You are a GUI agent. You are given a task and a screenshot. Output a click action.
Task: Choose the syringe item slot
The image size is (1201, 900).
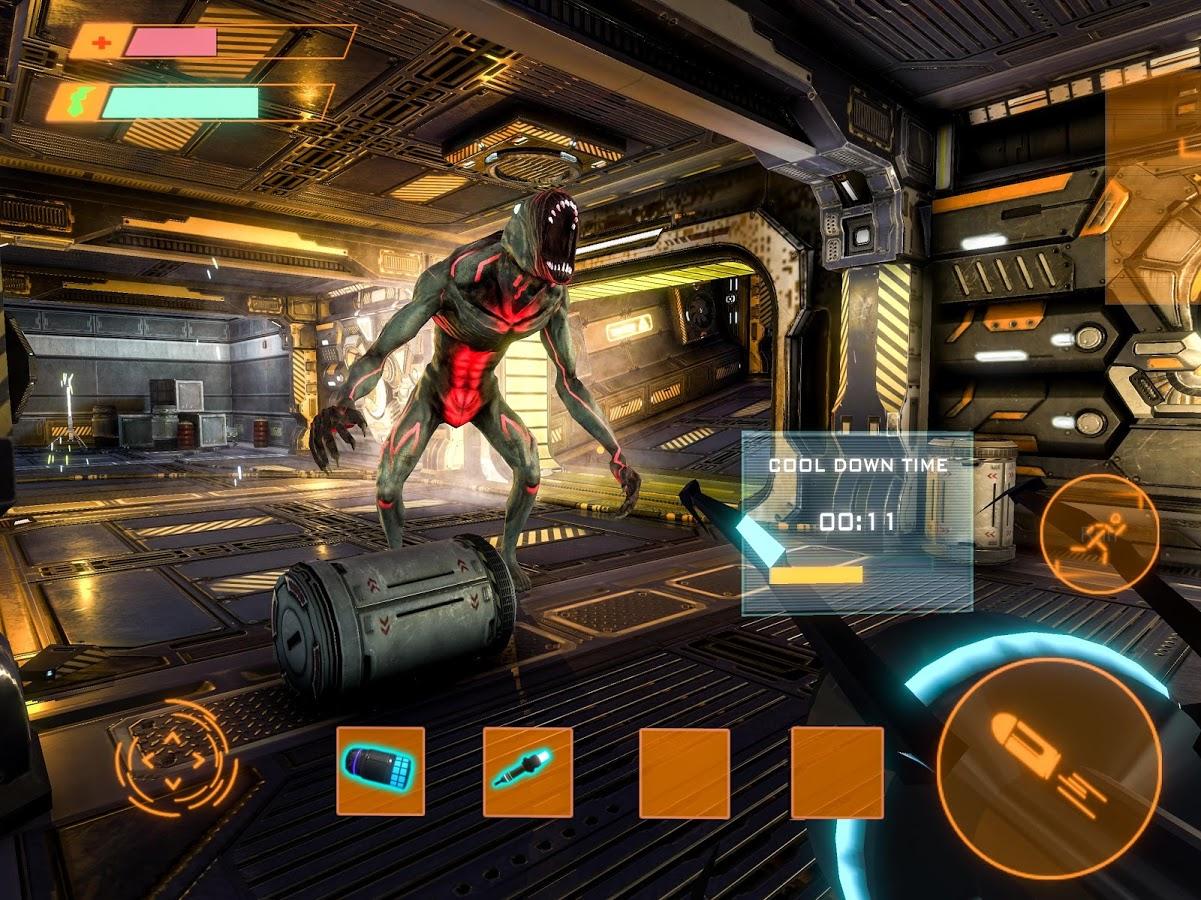pos(528,772)
